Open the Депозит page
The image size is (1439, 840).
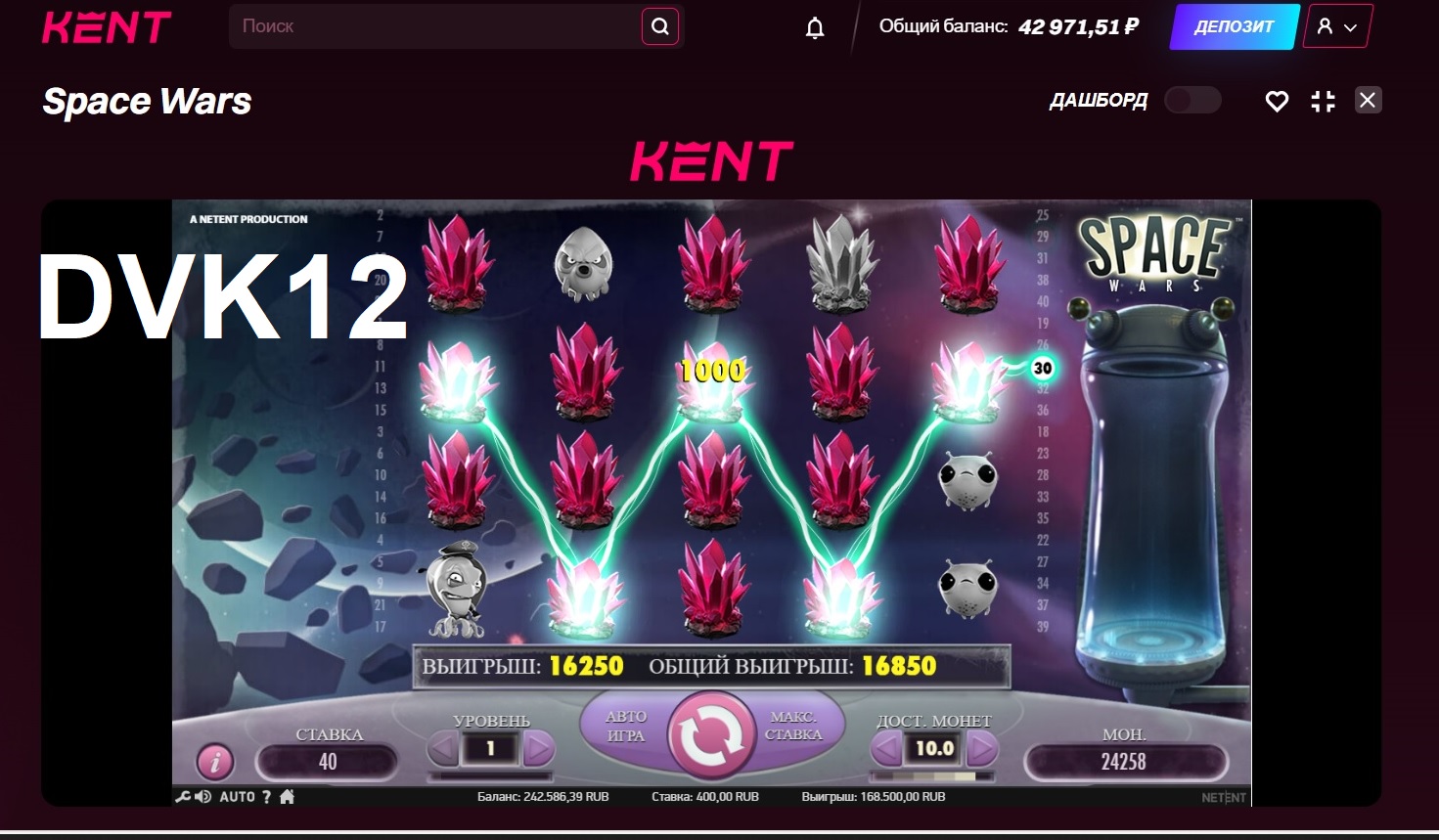pos(1234,26)
